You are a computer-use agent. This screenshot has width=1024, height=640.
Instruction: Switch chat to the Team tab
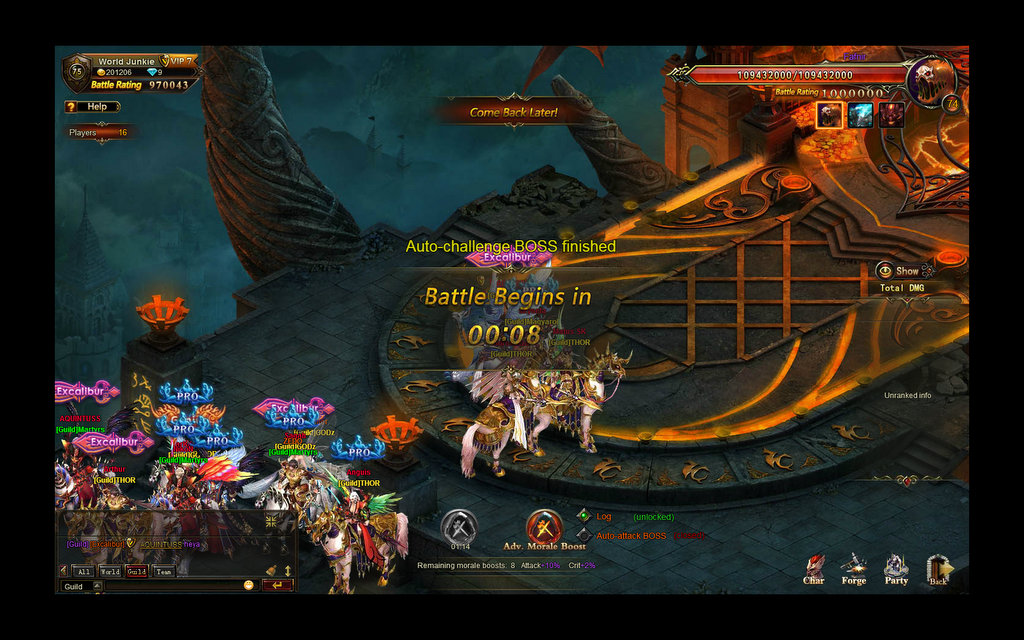163,571
